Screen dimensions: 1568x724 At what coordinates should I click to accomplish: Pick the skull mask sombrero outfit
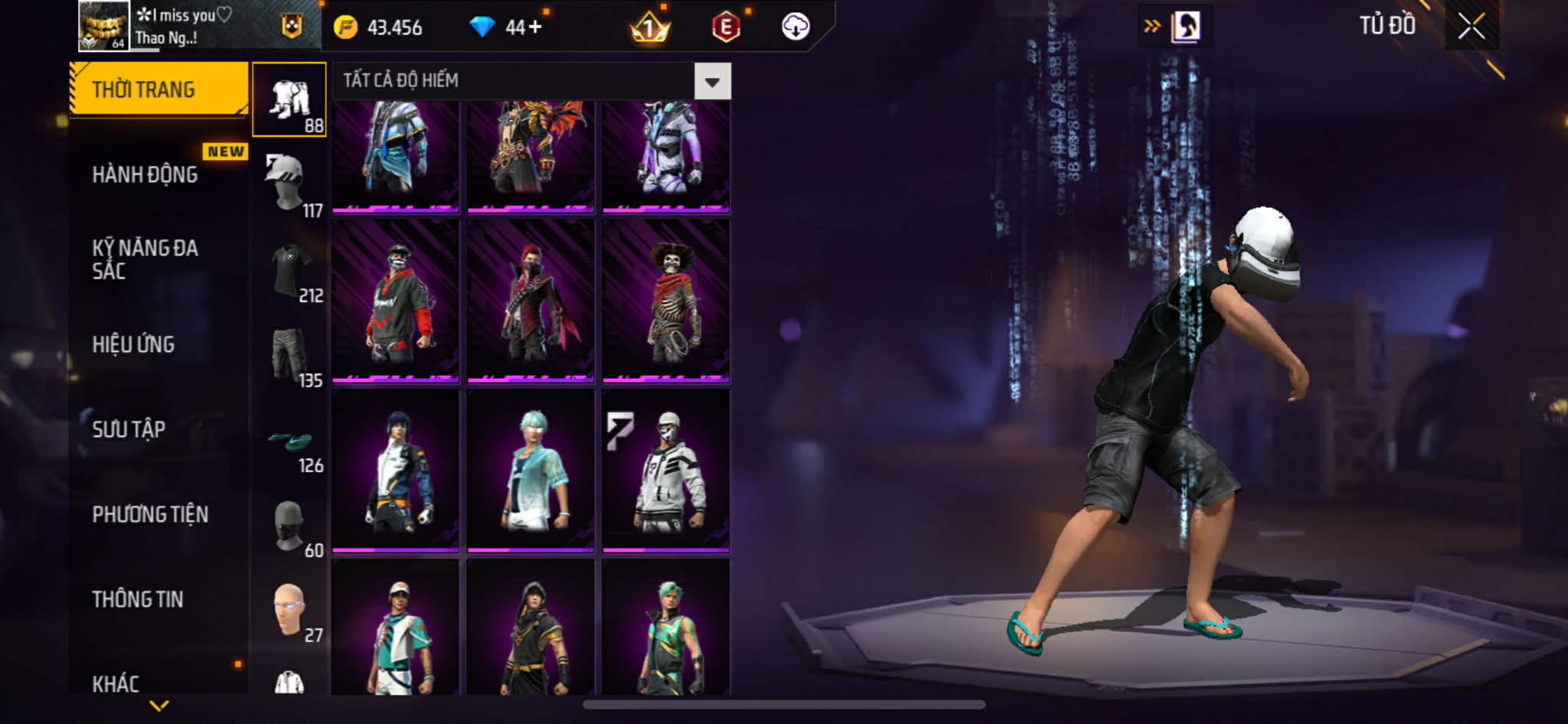(665, 301)
